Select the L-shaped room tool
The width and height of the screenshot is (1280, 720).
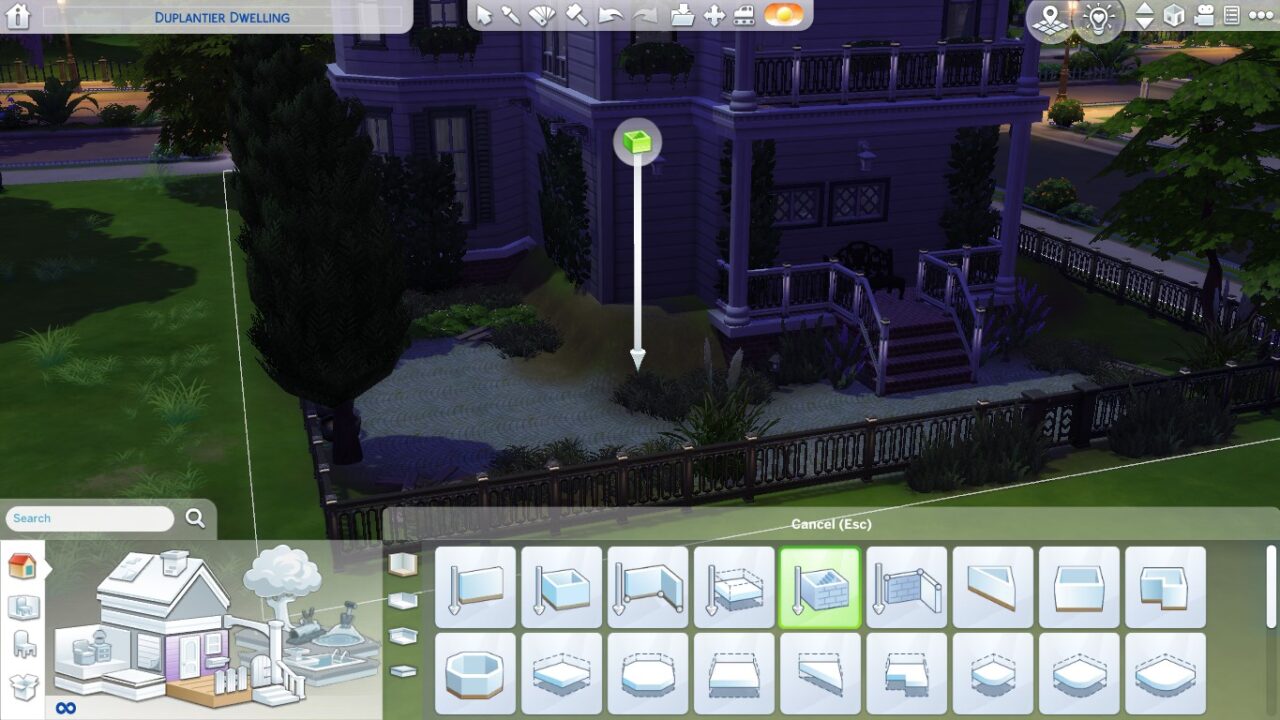1165,587
